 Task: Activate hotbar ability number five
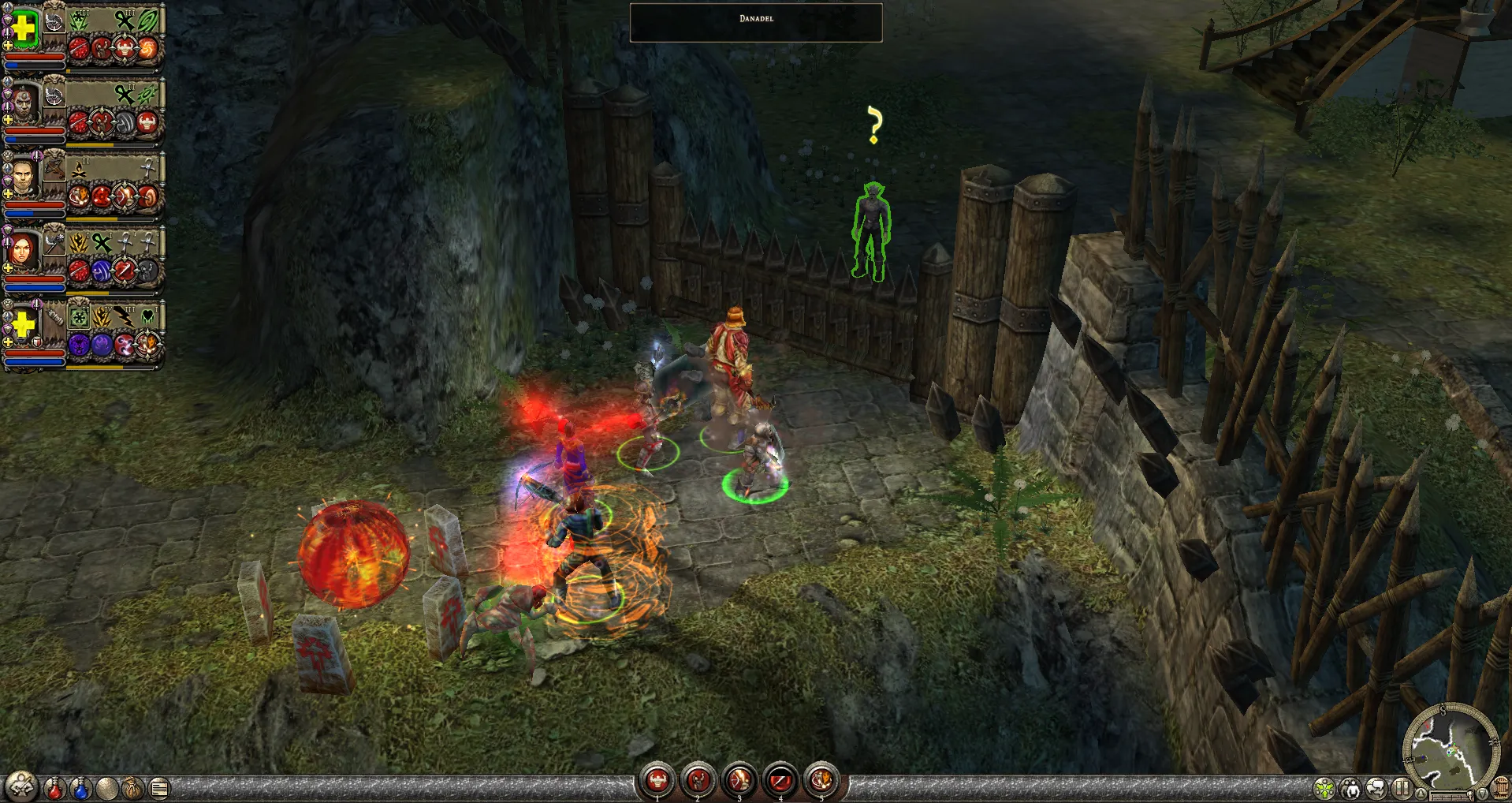coord(821,781)
